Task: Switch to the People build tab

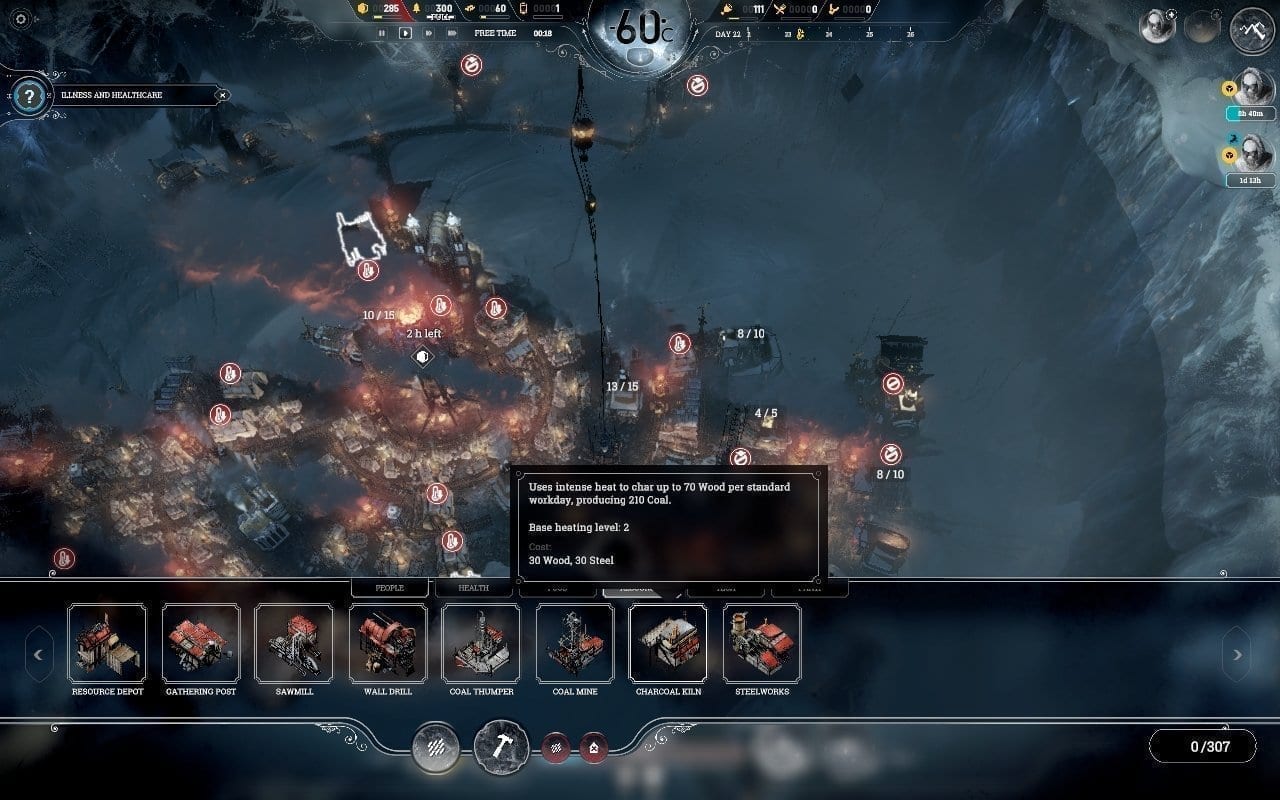Action: pos(390,588)
